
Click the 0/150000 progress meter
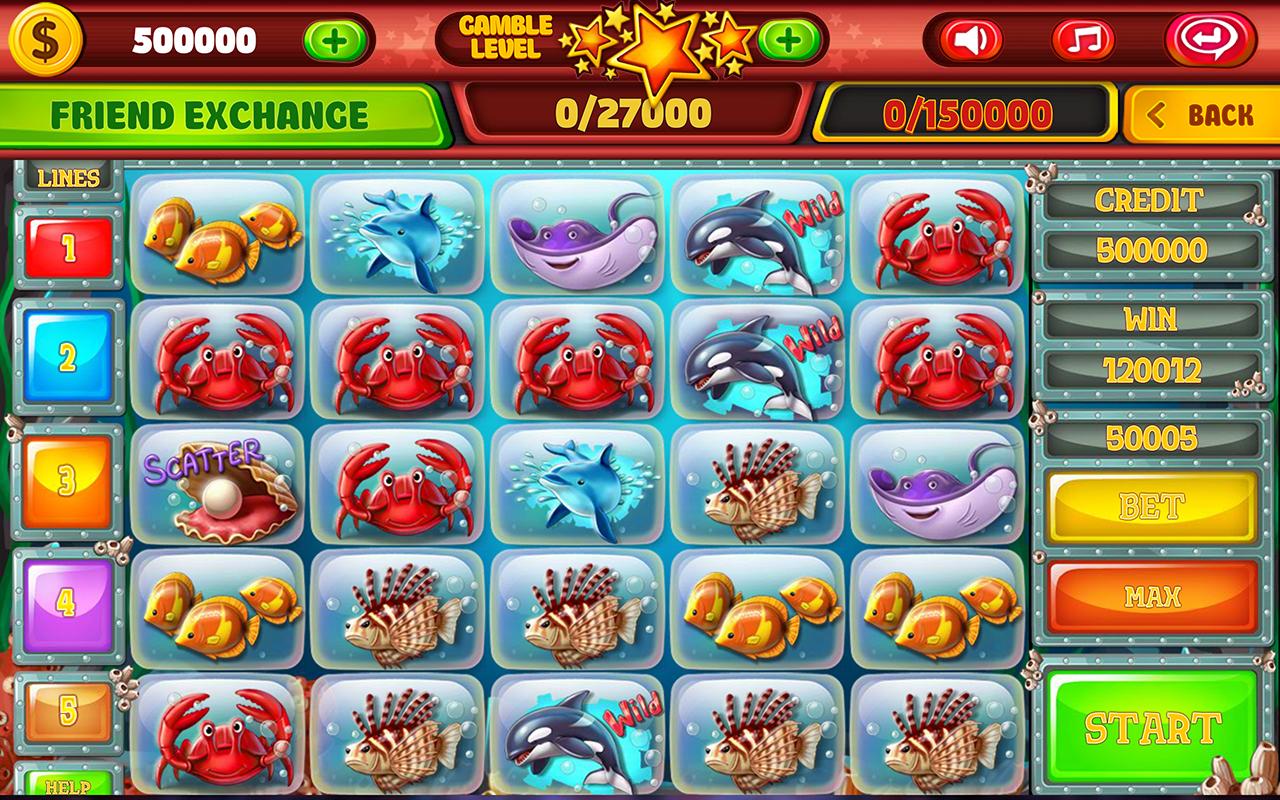pyautogui.click(x=968, y=113)
